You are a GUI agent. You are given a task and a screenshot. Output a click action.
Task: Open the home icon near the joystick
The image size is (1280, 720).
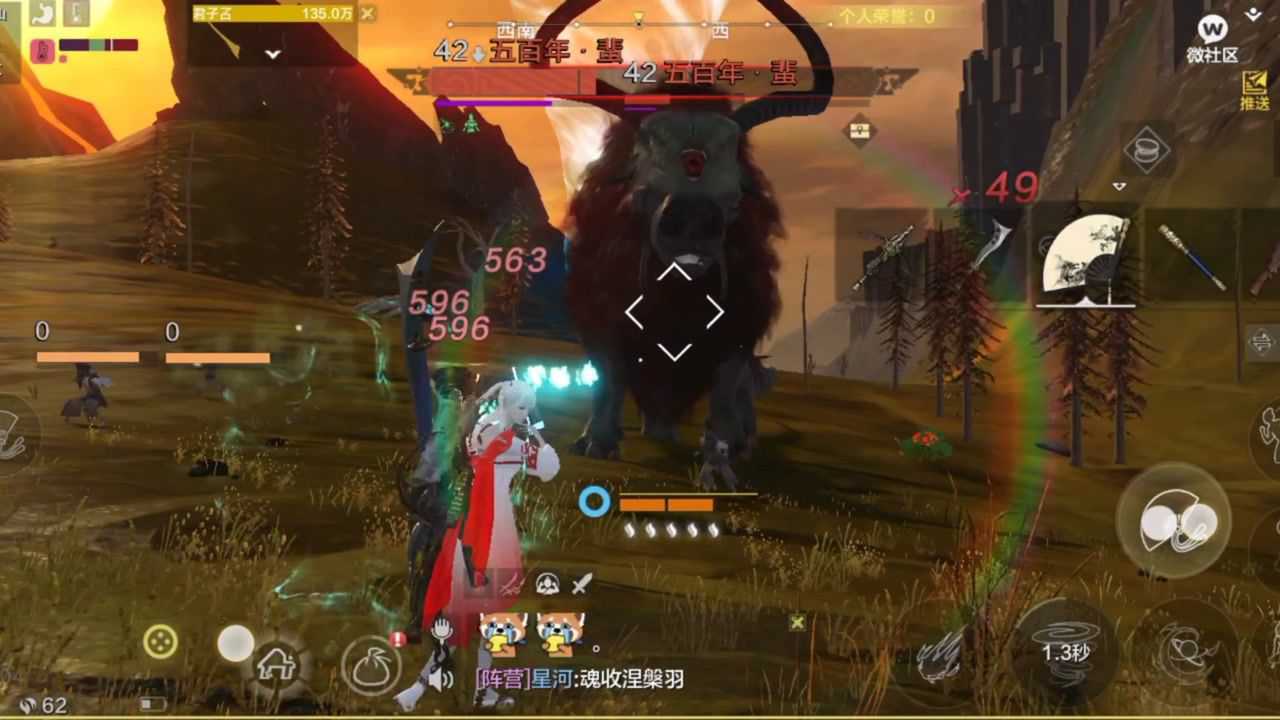tap(277, 664)
